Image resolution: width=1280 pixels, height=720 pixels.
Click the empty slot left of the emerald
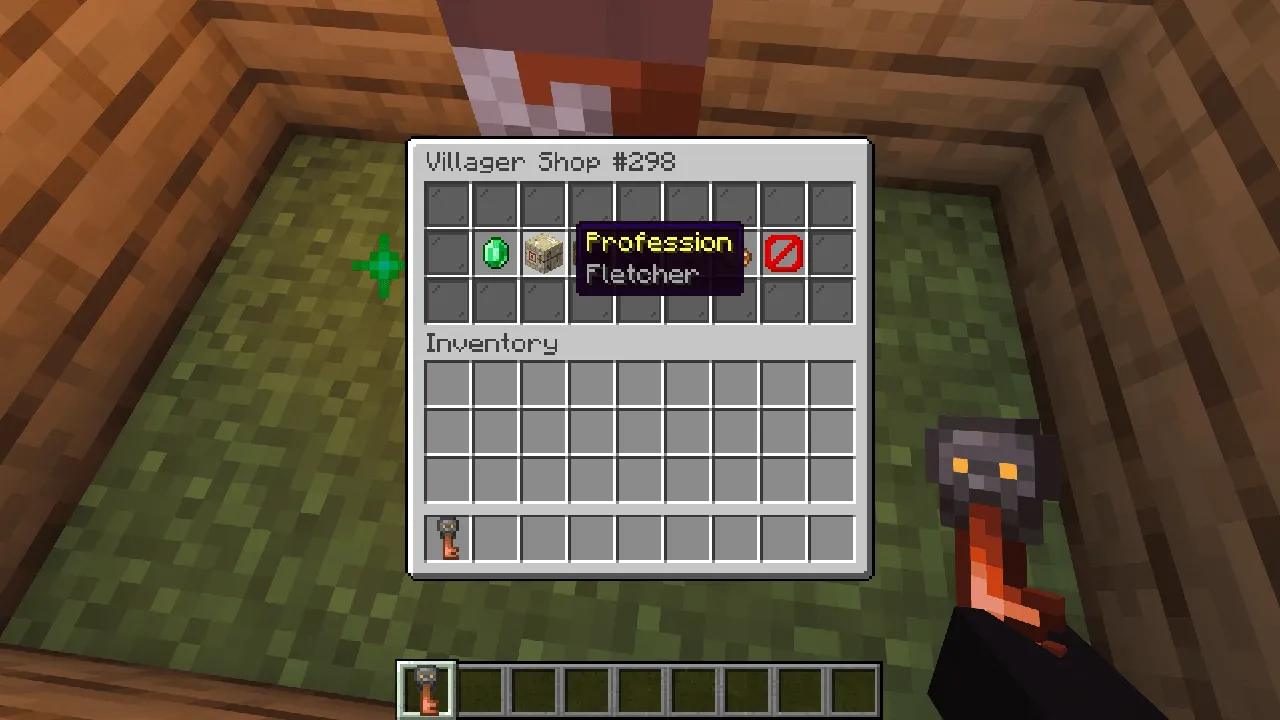click(x=446, y=253)
